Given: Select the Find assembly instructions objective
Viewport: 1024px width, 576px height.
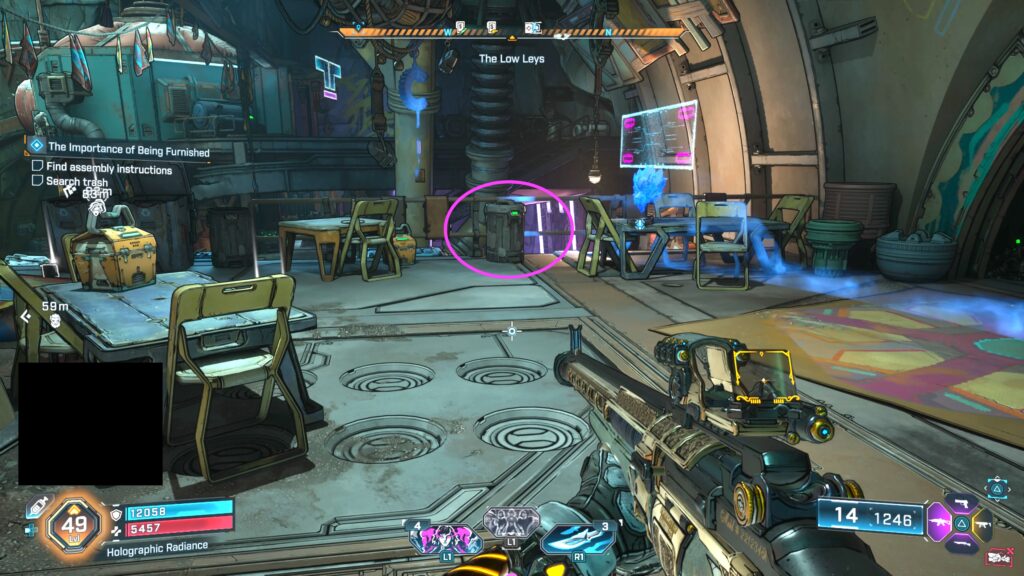Looking at the screenshot, I should point(108,169).
